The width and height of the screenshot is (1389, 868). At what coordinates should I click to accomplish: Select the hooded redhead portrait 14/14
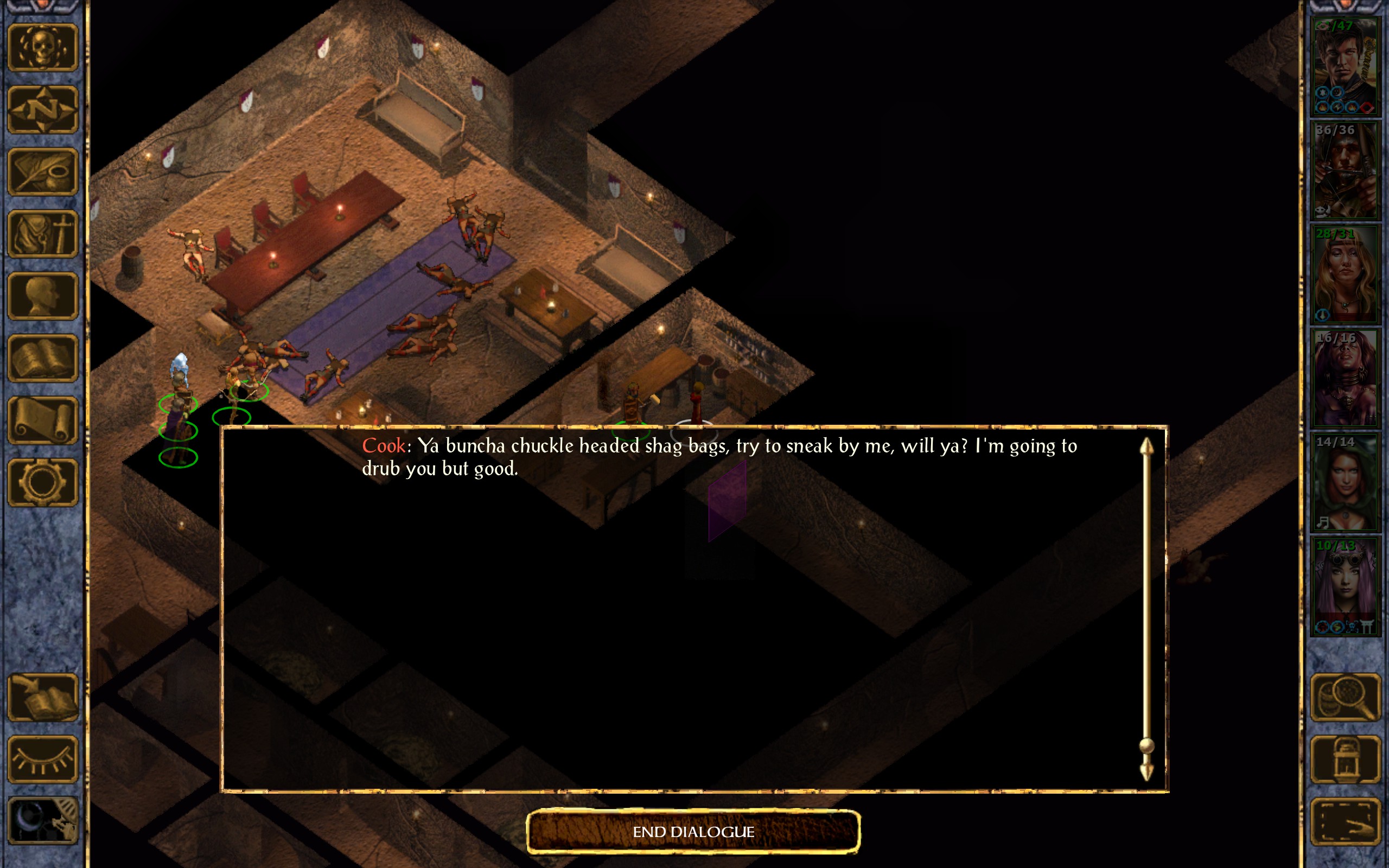coord(1345,482)
